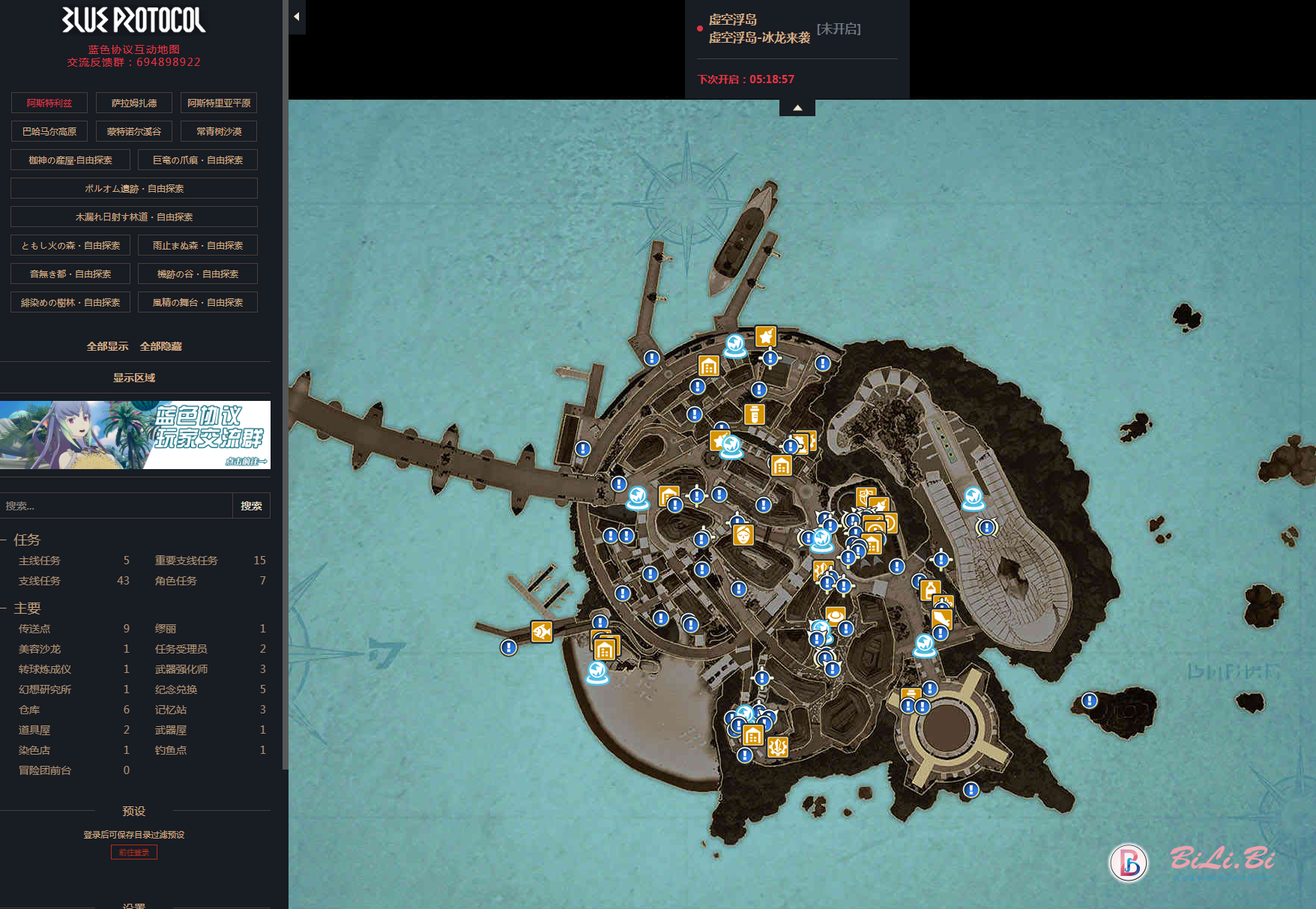Toggle the 传送点 marker filter
Viewport: 1316px width, 909px height.
coord(34,629)
